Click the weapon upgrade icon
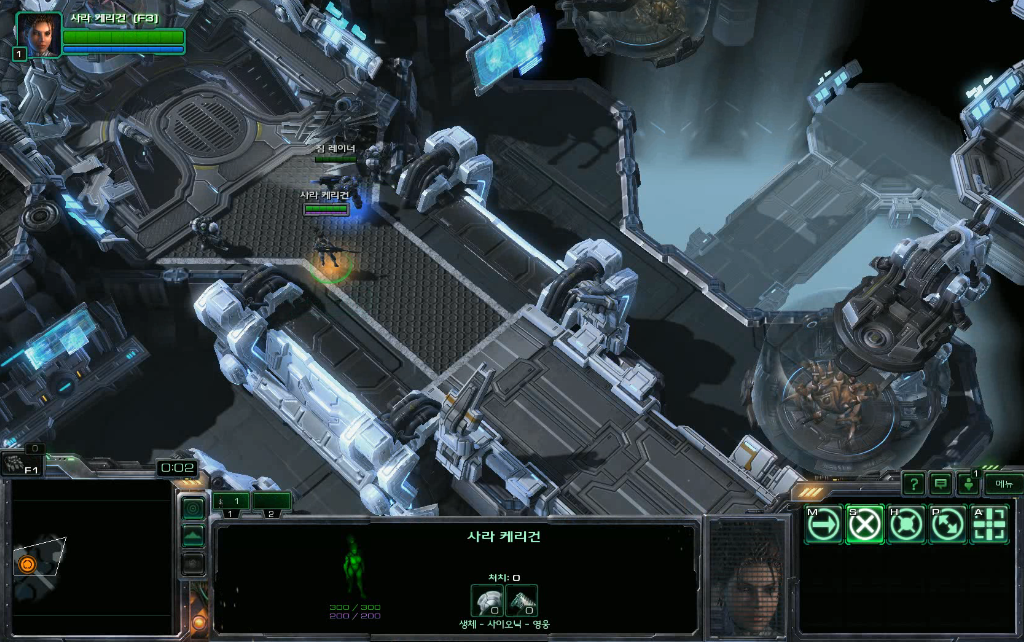Image resolution: width=1024 pixels, height=642 pixels. [521, 599]
